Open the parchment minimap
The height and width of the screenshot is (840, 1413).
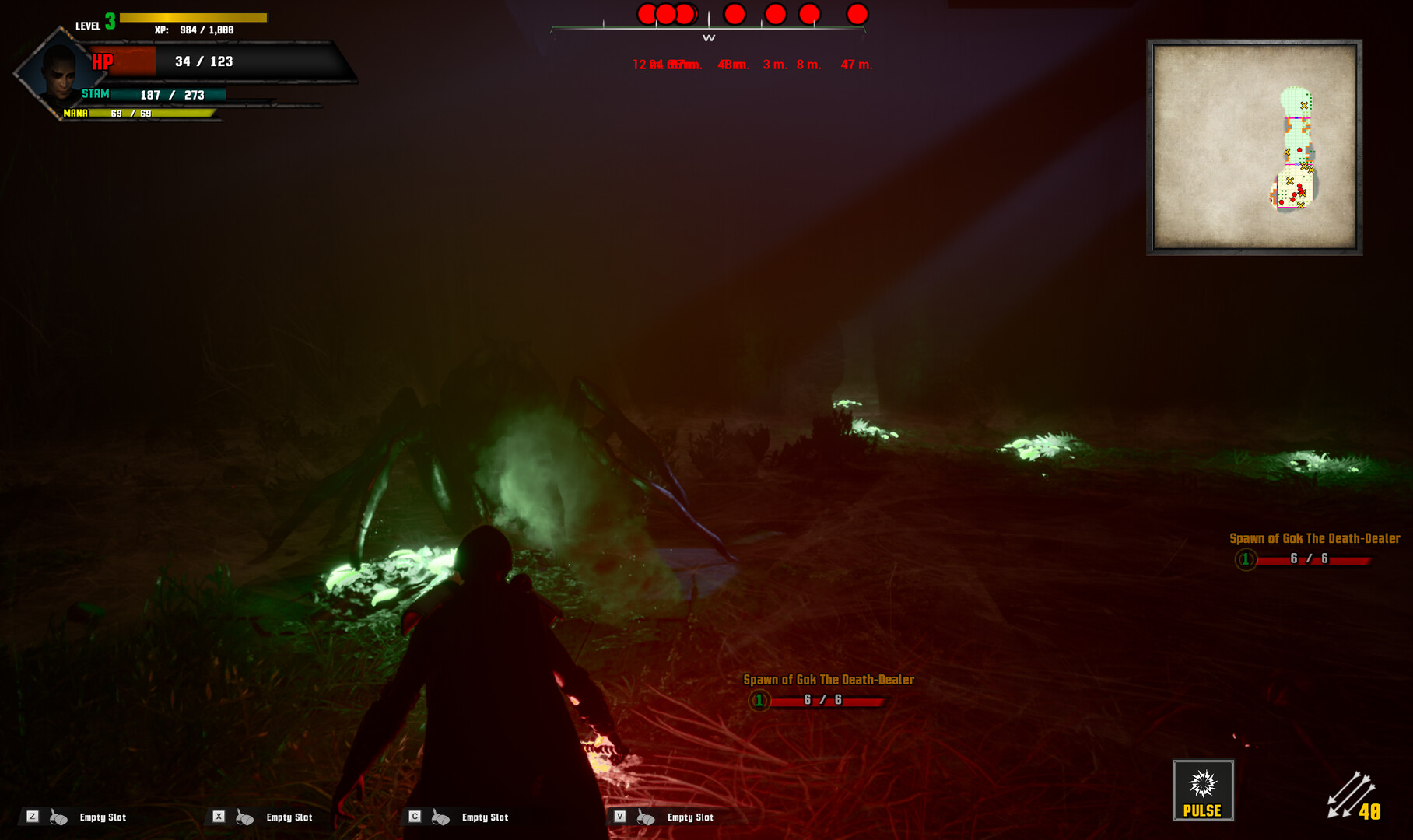pos(1254,147)
